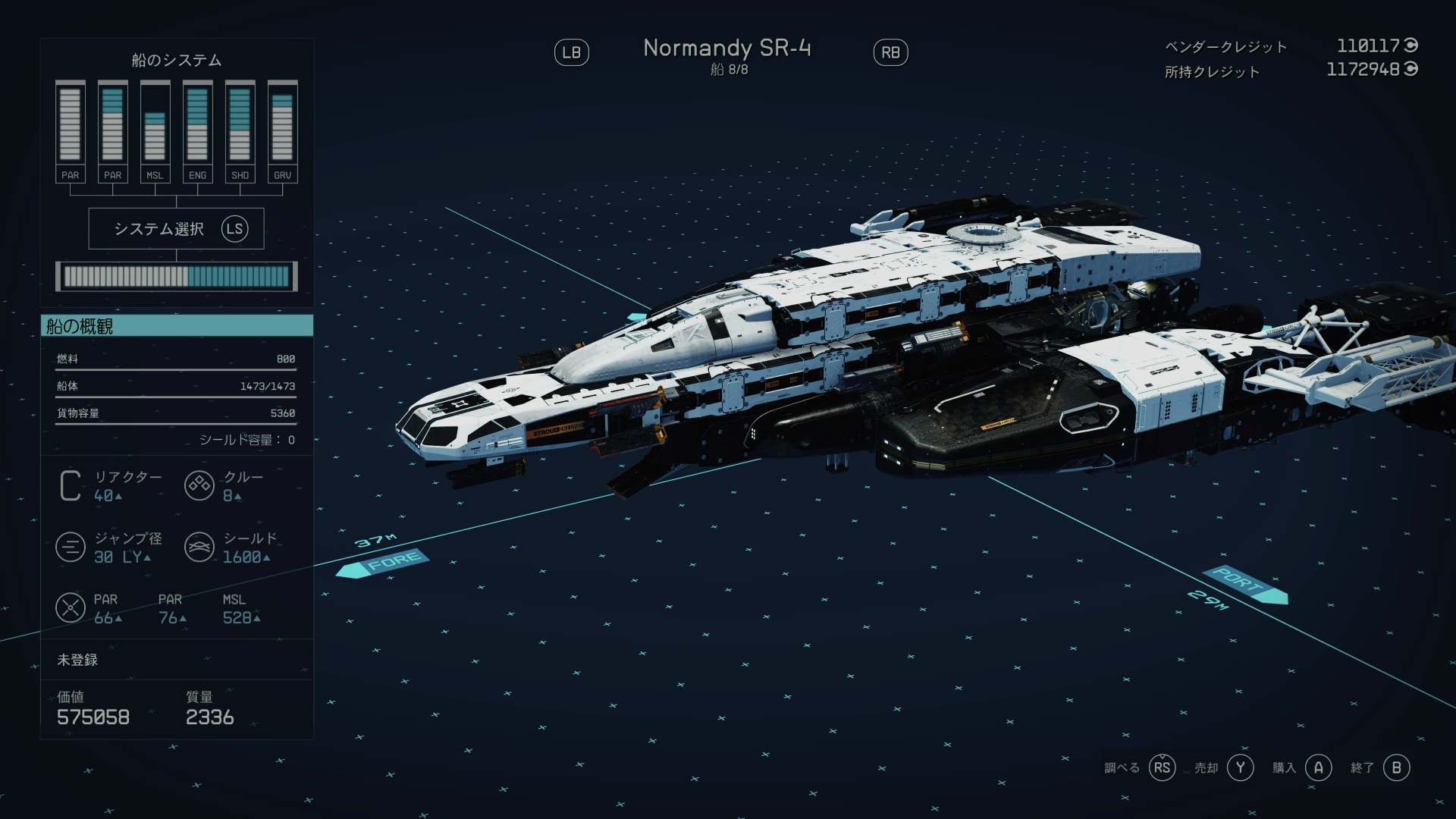This screenshot has width=1456, height=819.
Task: Select the ENG engine power column
Action: (x=197, y=131)
